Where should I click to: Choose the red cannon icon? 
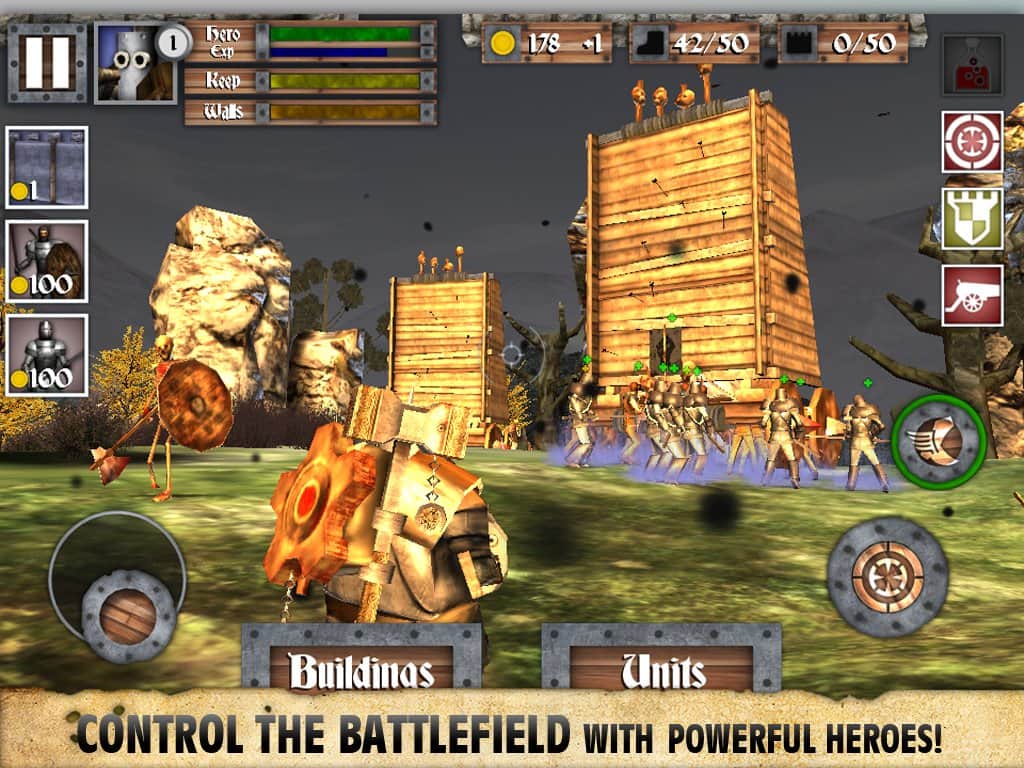[972, 295]
